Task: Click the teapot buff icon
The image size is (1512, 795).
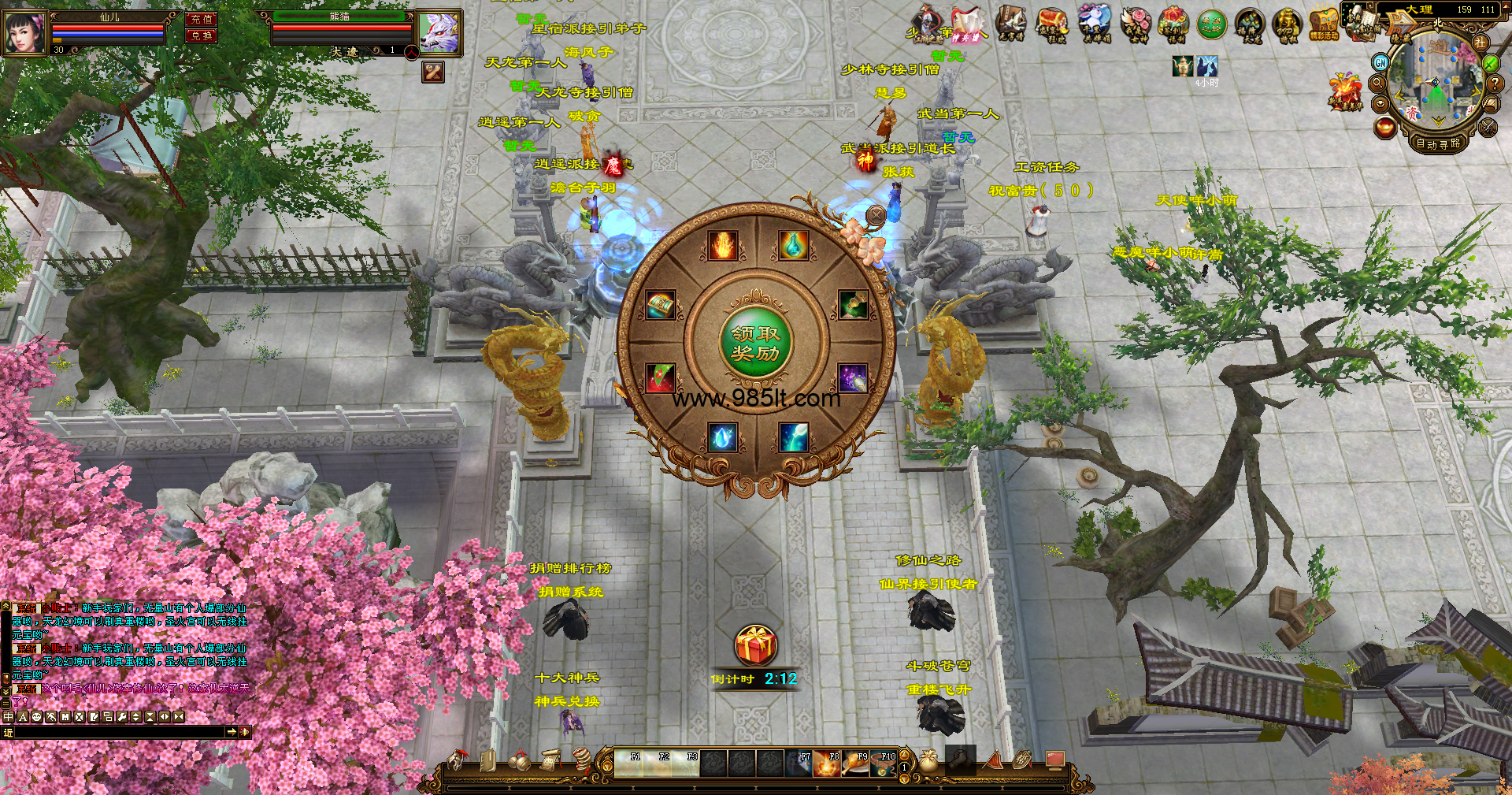Action: coord(1181,66)
